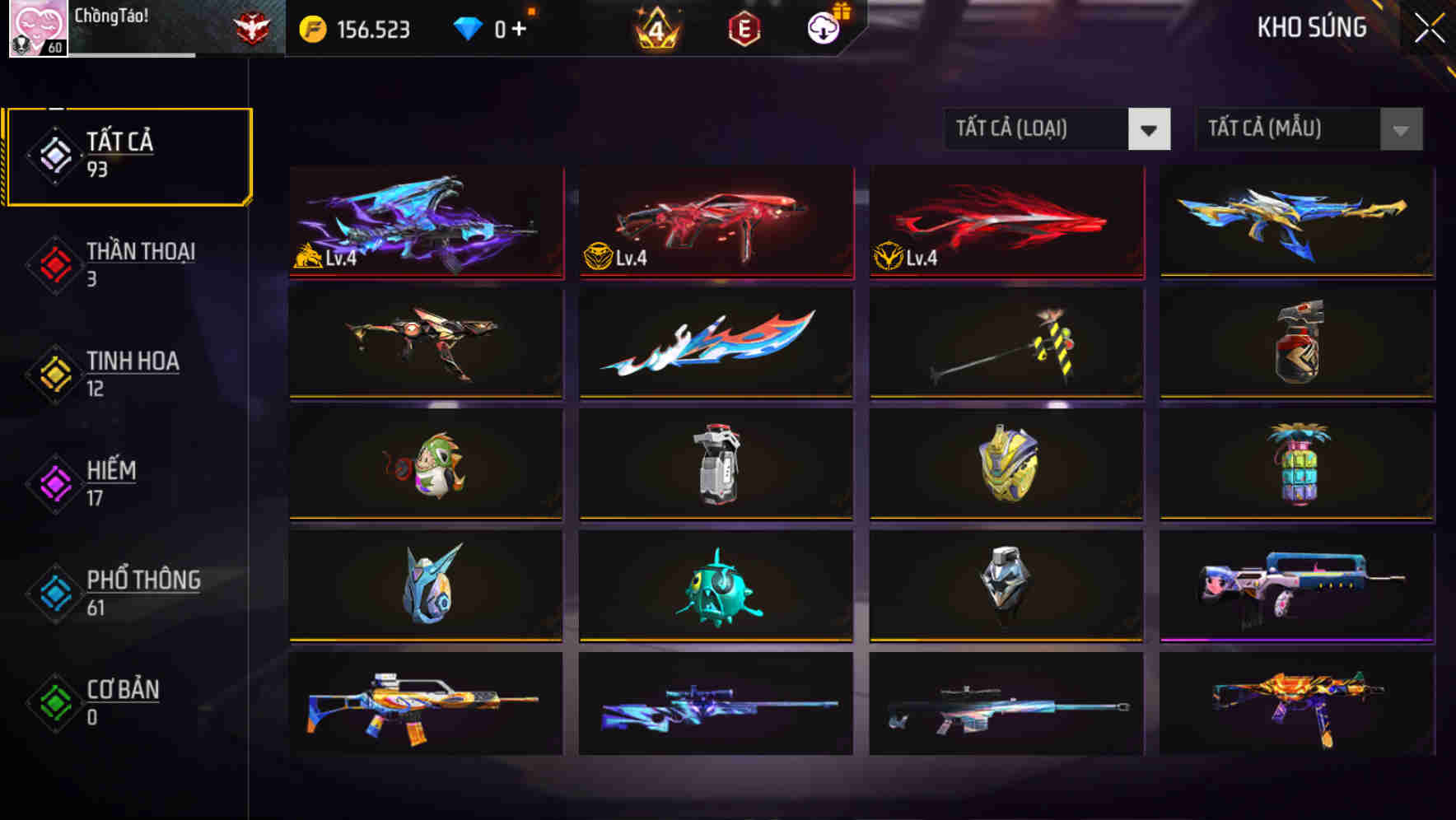This screenshot has width=1456, height=820.
Task: Open the weapon type dropdown chevron
Action: click(1150, 129)
